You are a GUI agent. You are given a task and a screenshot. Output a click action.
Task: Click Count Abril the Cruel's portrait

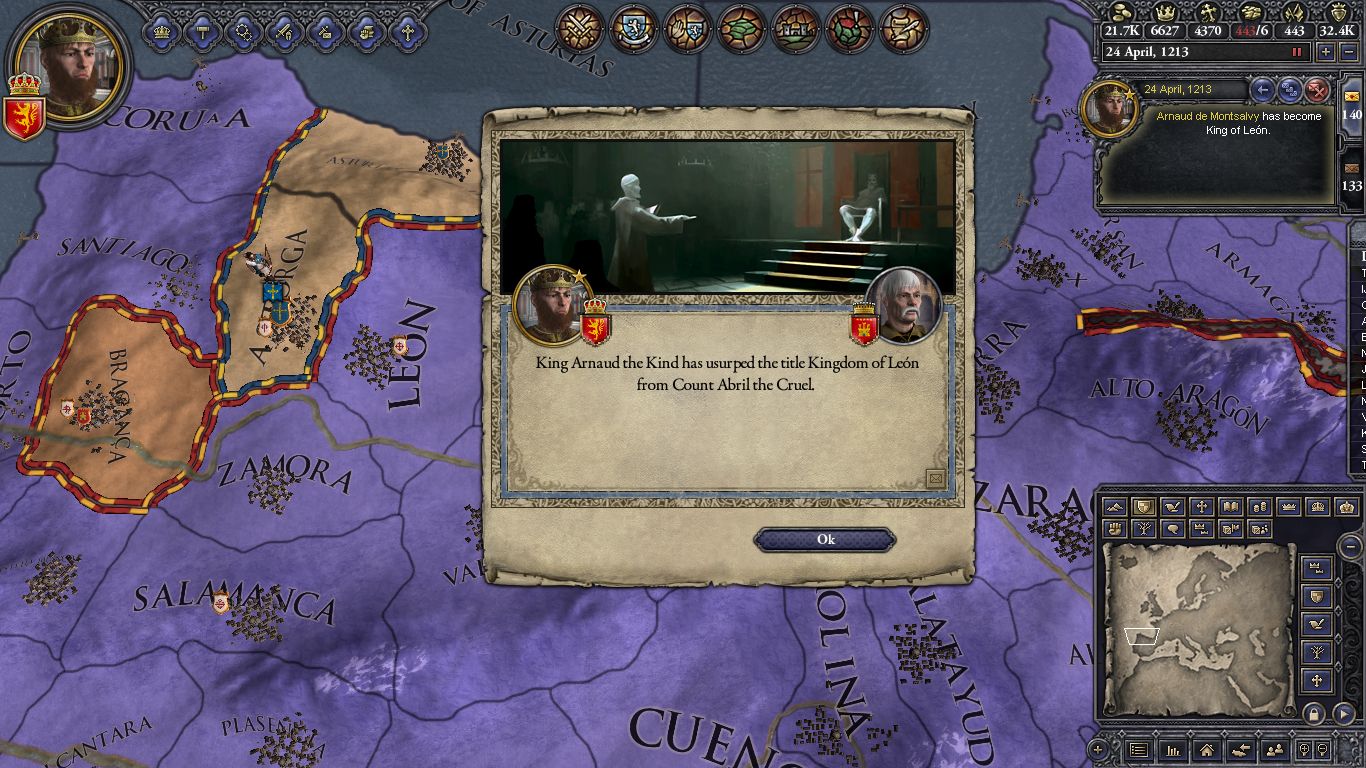coord(903,306)
